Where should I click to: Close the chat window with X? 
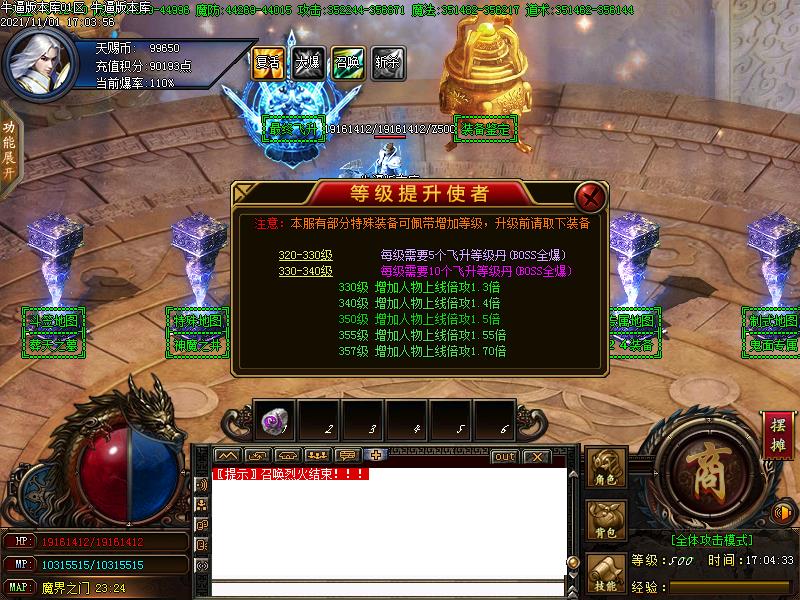pyautogui.click(x=537, y=457)
